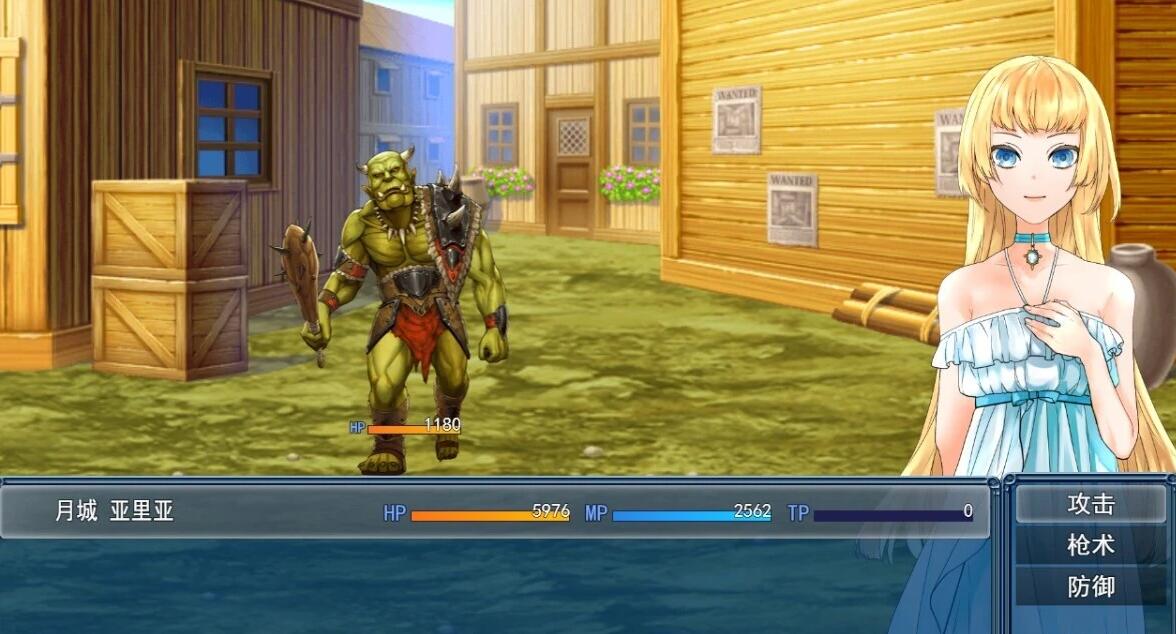Pick the 防御 defend command
Screen dimensions: 1176x634
(1090, 586)
